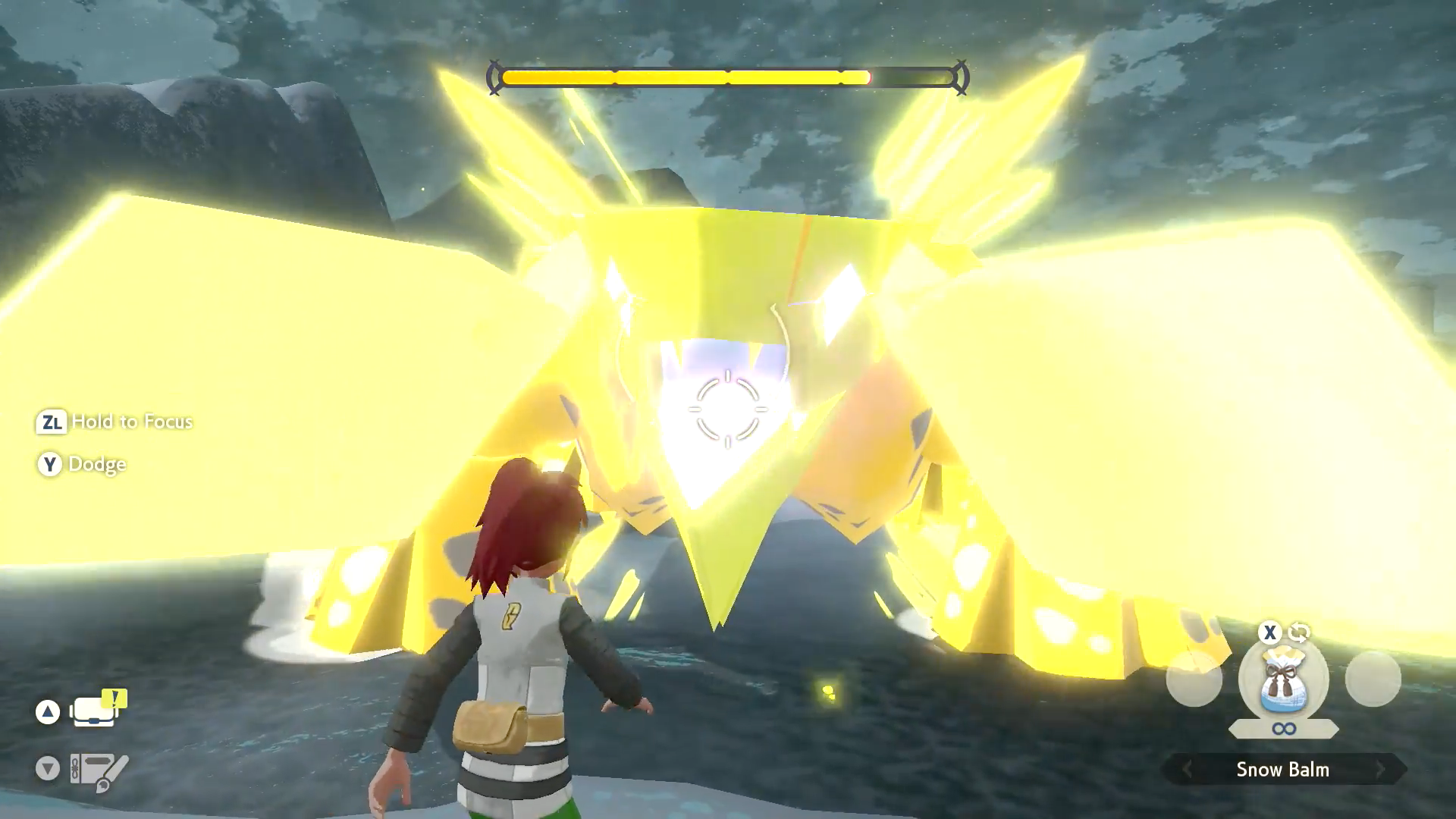The height and width of the screenshot is (819, 1456).
Task: Click the Snow Balm item name label
Action: [1282, 770]
